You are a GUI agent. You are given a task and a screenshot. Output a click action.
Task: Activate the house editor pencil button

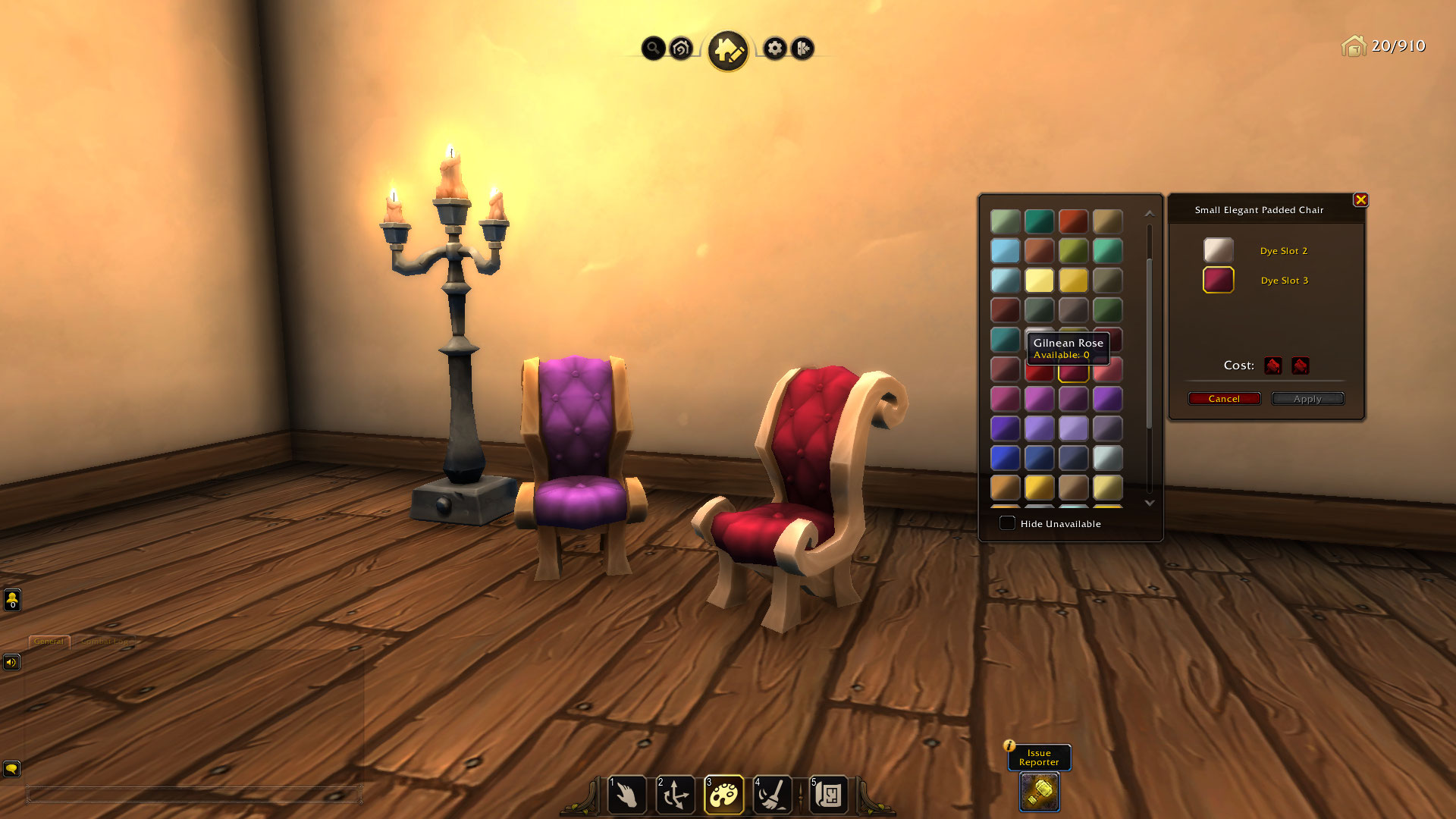pos(728,51)
